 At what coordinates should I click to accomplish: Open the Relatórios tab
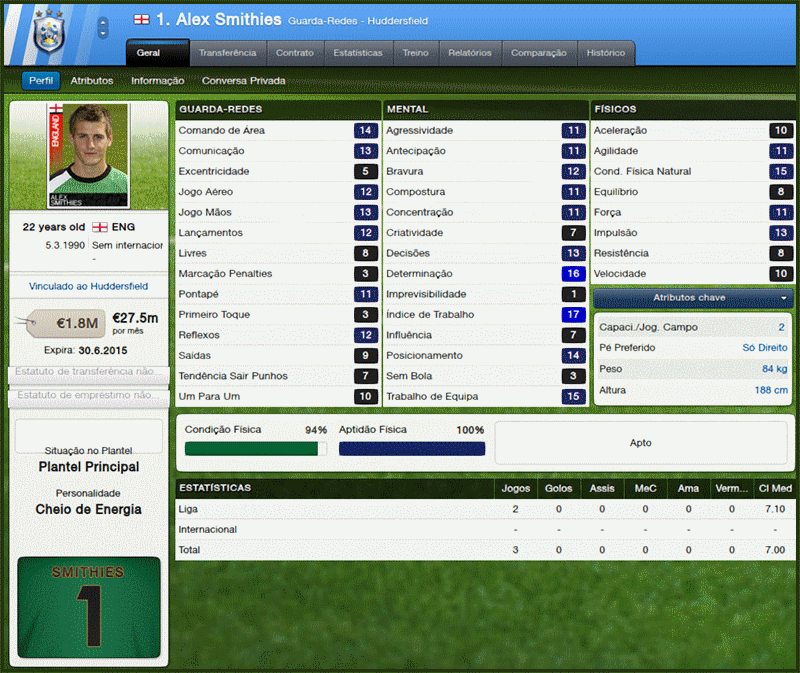tap(470, 53)
